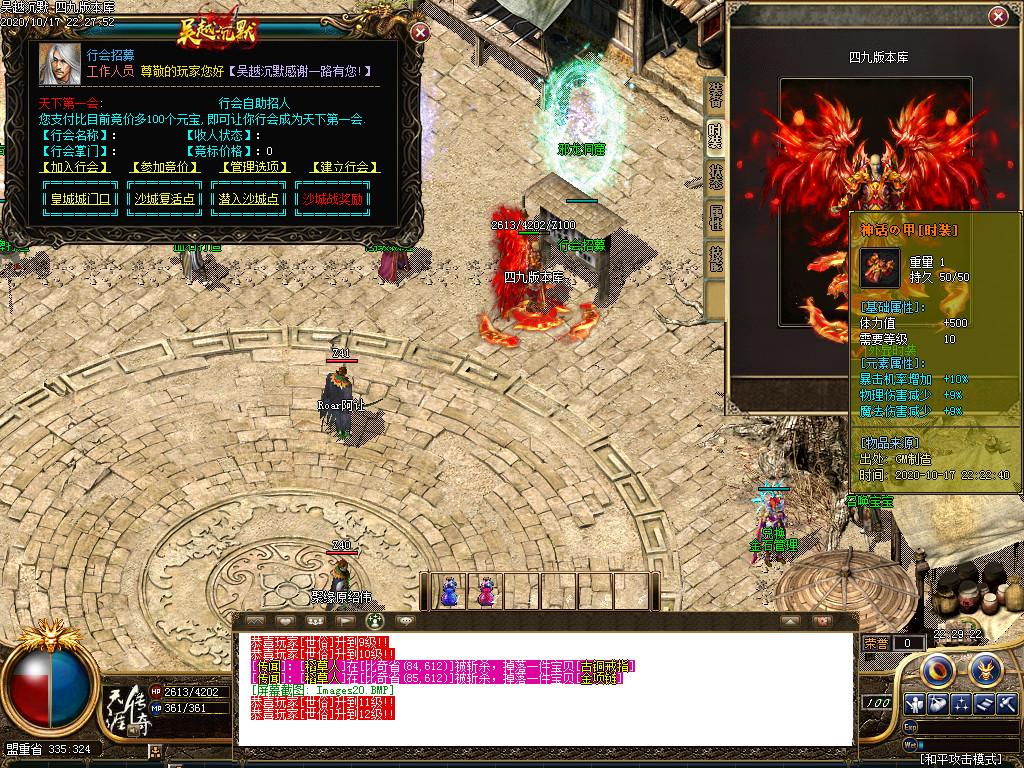Switch to the 时装 costume tab
The height and width of the screenshot is (768, 1024).
pyautogui.click(x=716, y=136)
